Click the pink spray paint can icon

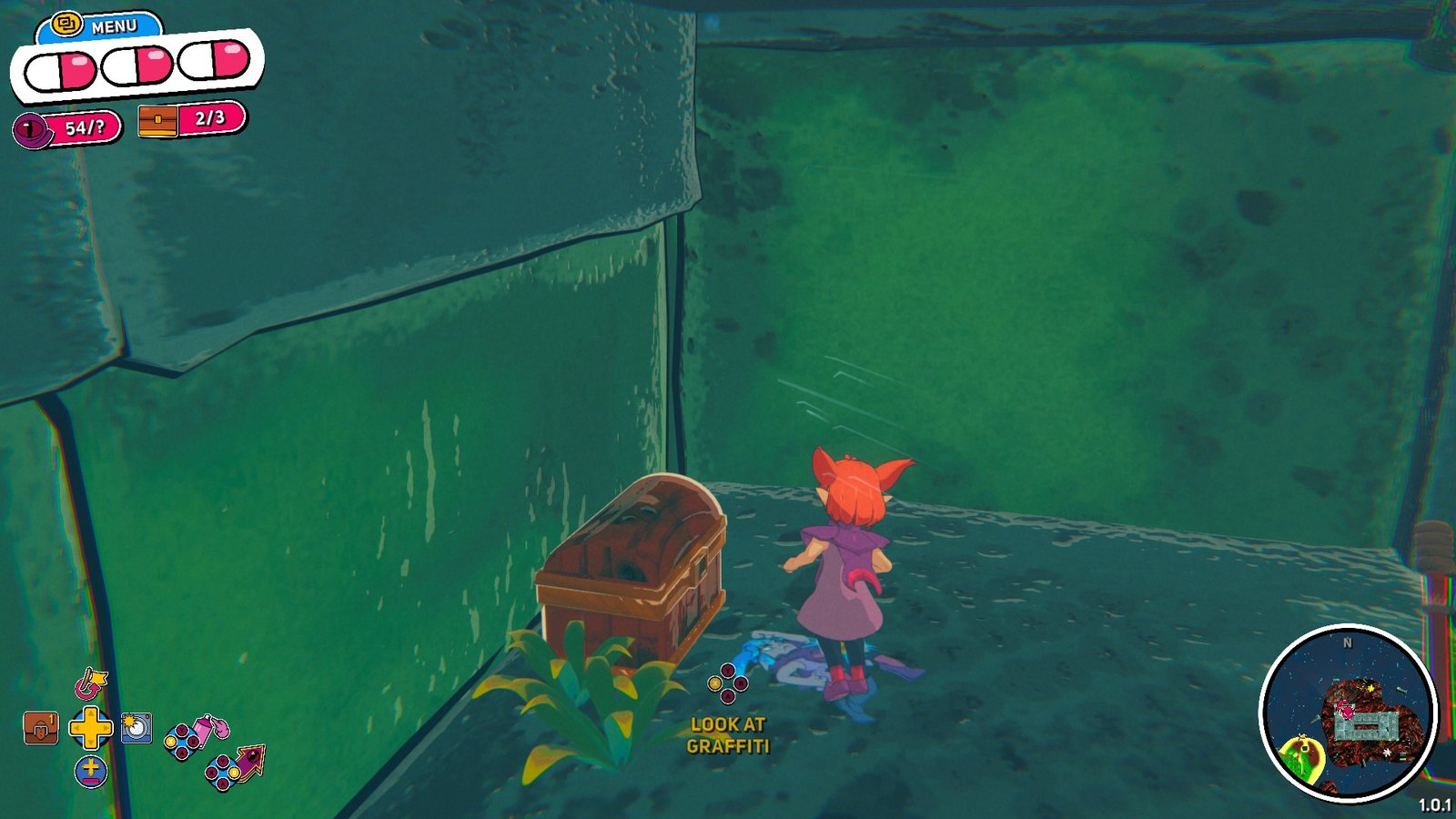coord(203,731)
